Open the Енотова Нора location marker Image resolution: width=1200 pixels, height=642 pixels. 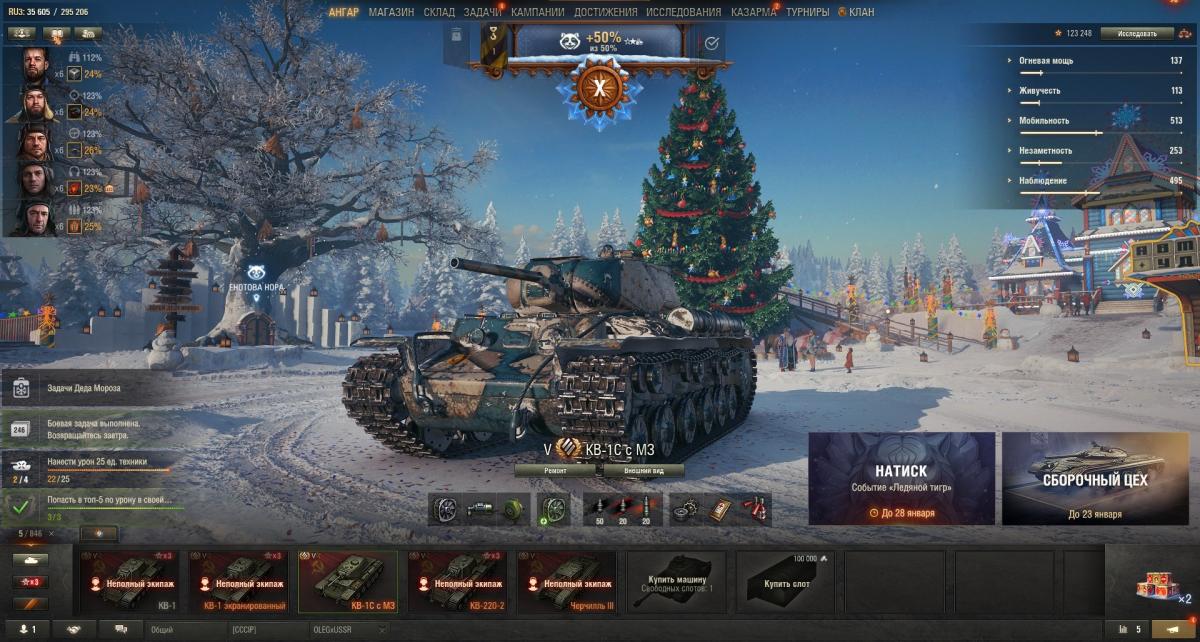[257, 283]
